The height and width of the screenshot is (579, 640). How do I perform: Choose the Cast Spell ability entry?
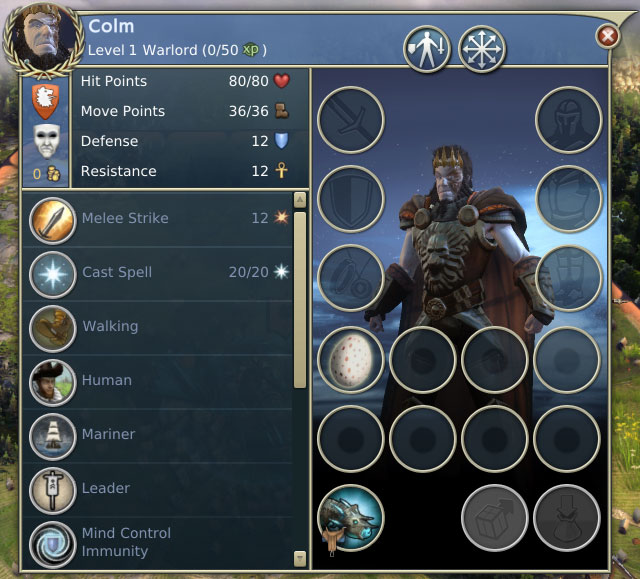[x=160, y=272]
